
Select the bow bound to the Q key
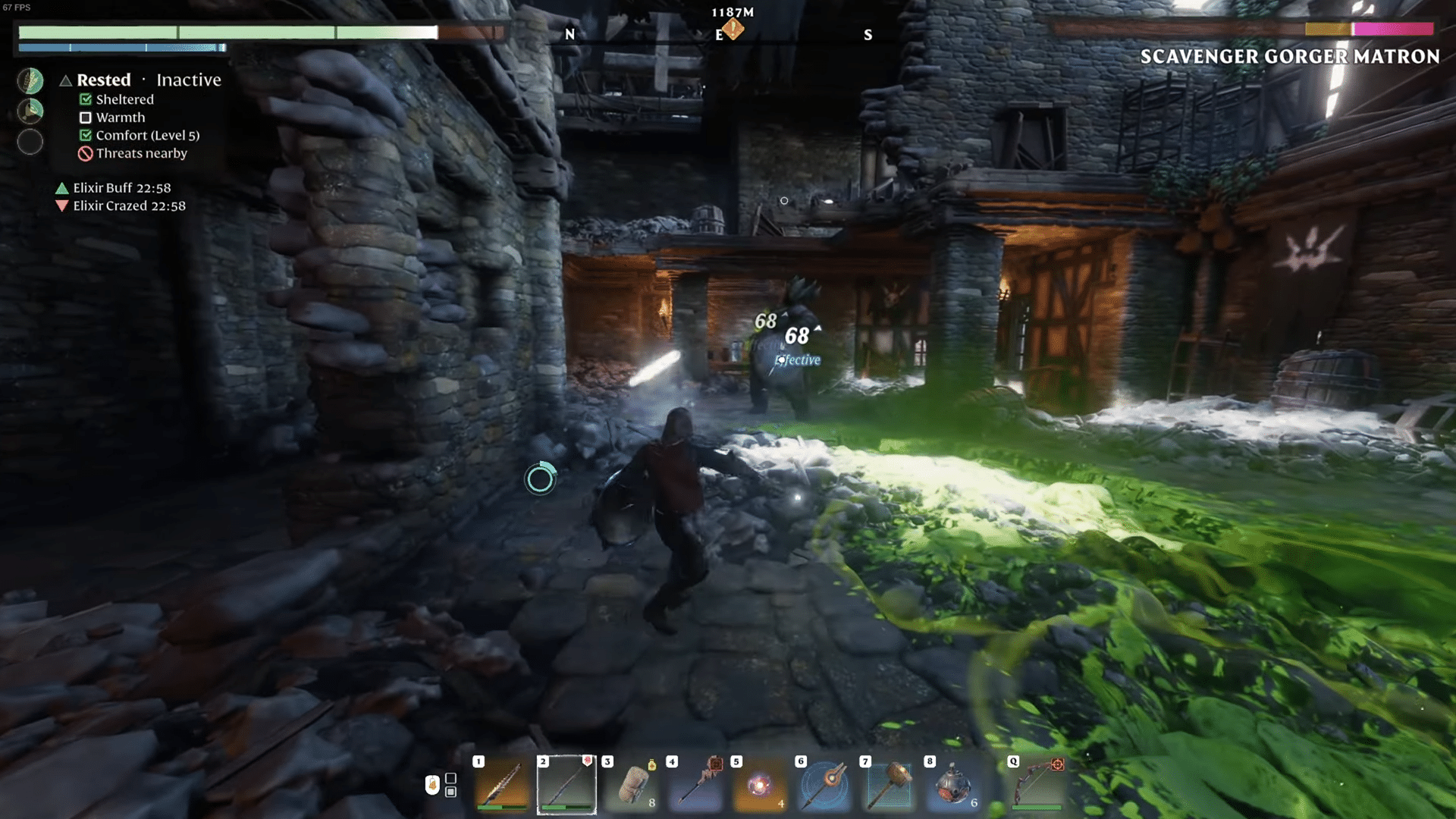(x=1037, y=785)
